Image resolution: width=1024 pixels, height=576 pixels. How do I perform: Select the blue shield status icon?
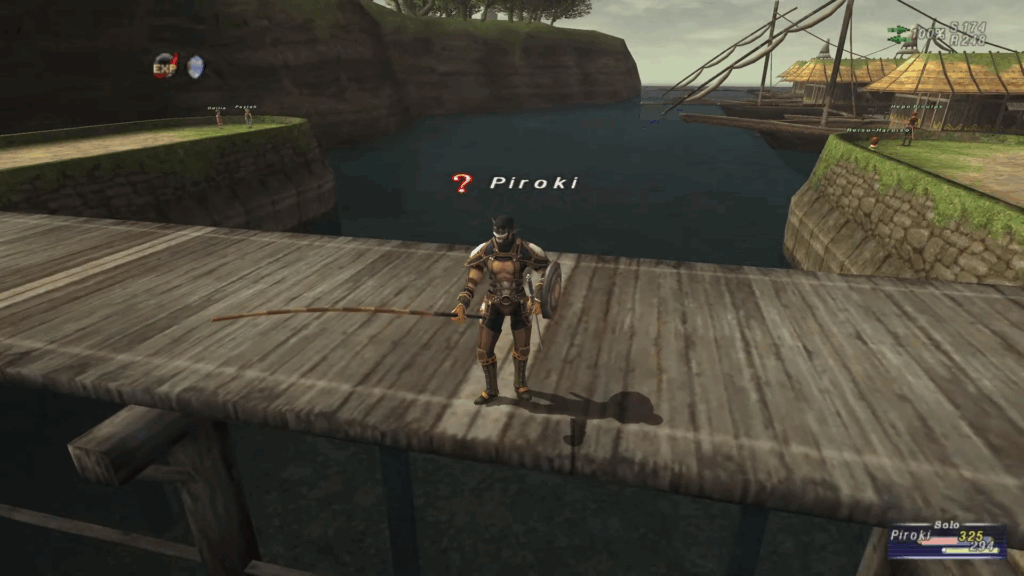[195, 66]
